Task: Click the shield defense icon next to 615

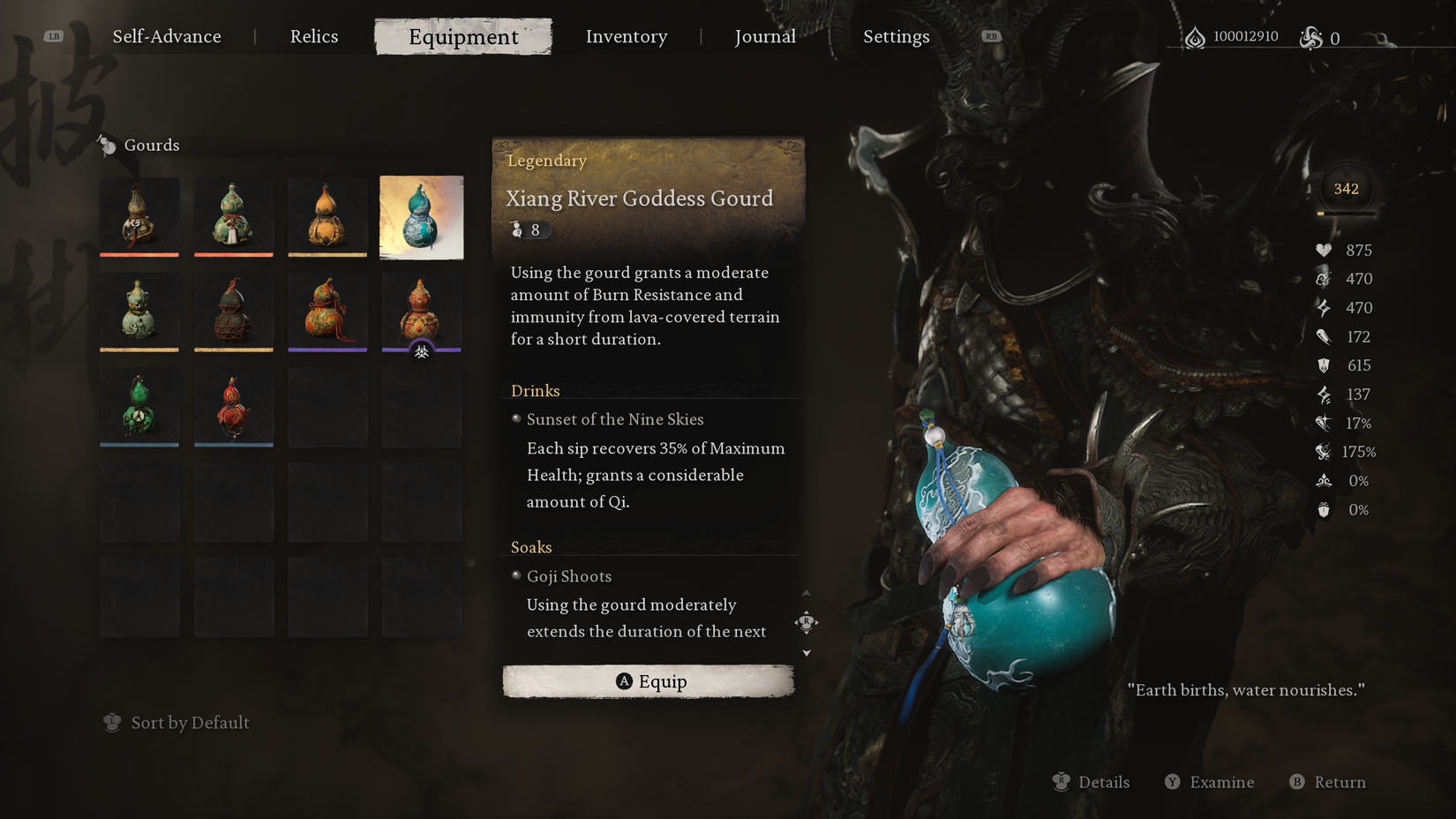Action: (1323, 364)
